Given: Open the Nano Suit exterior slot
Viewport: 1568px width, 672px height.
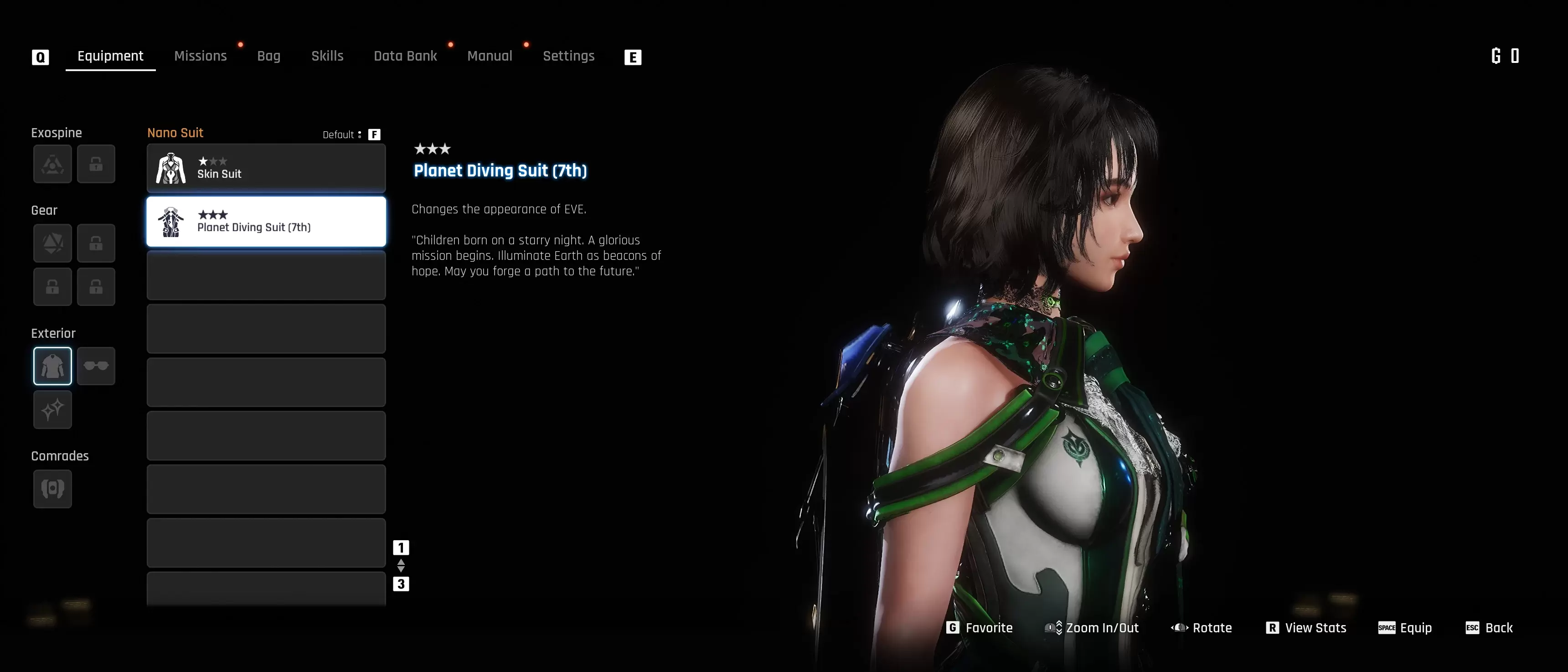Looking at the screenshot, I should pyautogui.click(x=52, y=366).
